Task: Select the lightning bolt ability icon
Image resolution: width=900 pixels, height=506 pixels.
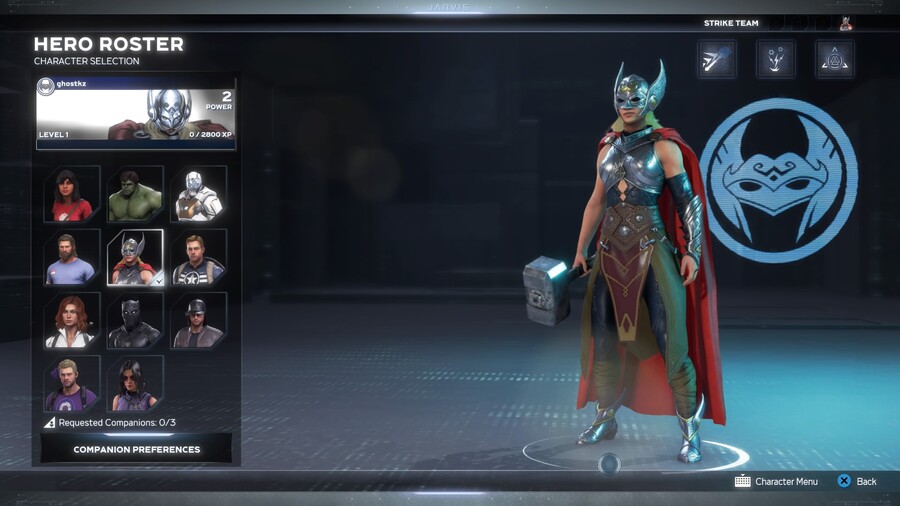Action: (776, 60)
